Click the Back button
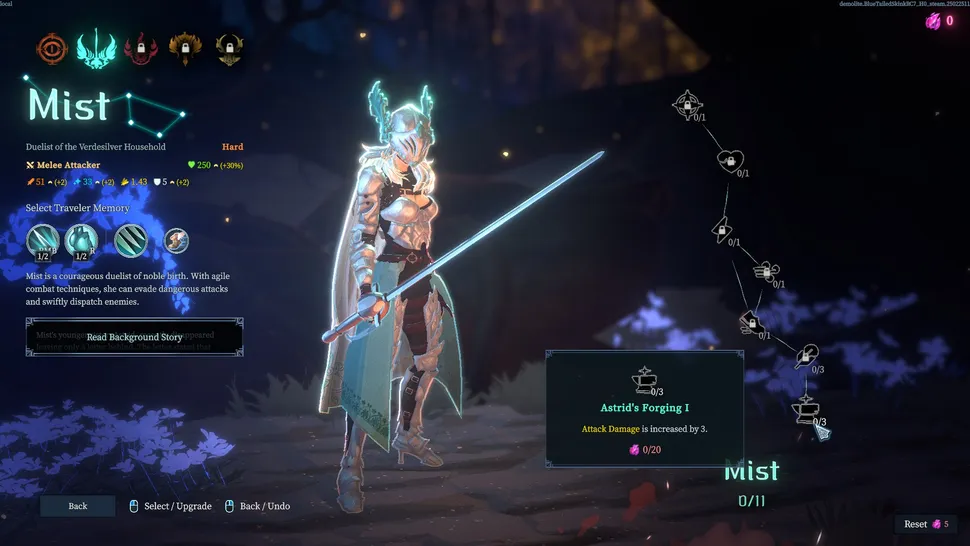Screen dimensions: 970x546 click(78, 506)
